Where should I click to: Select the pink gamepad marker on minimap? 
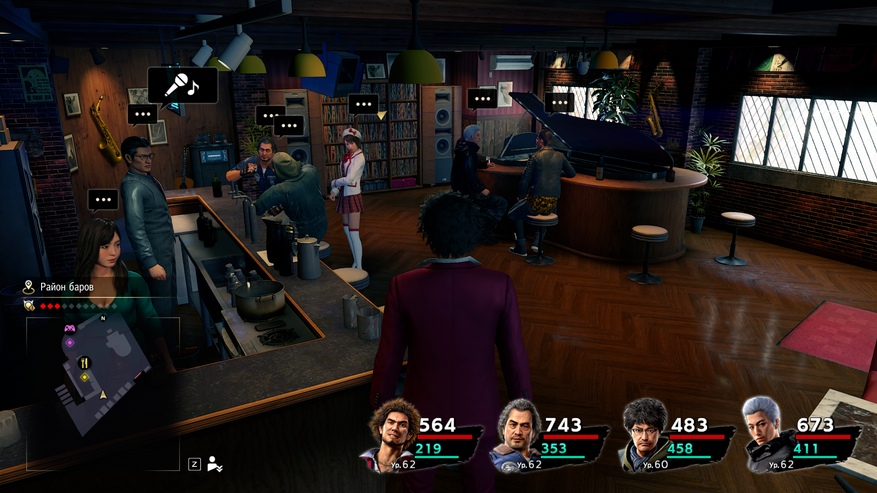click(69, 327)
